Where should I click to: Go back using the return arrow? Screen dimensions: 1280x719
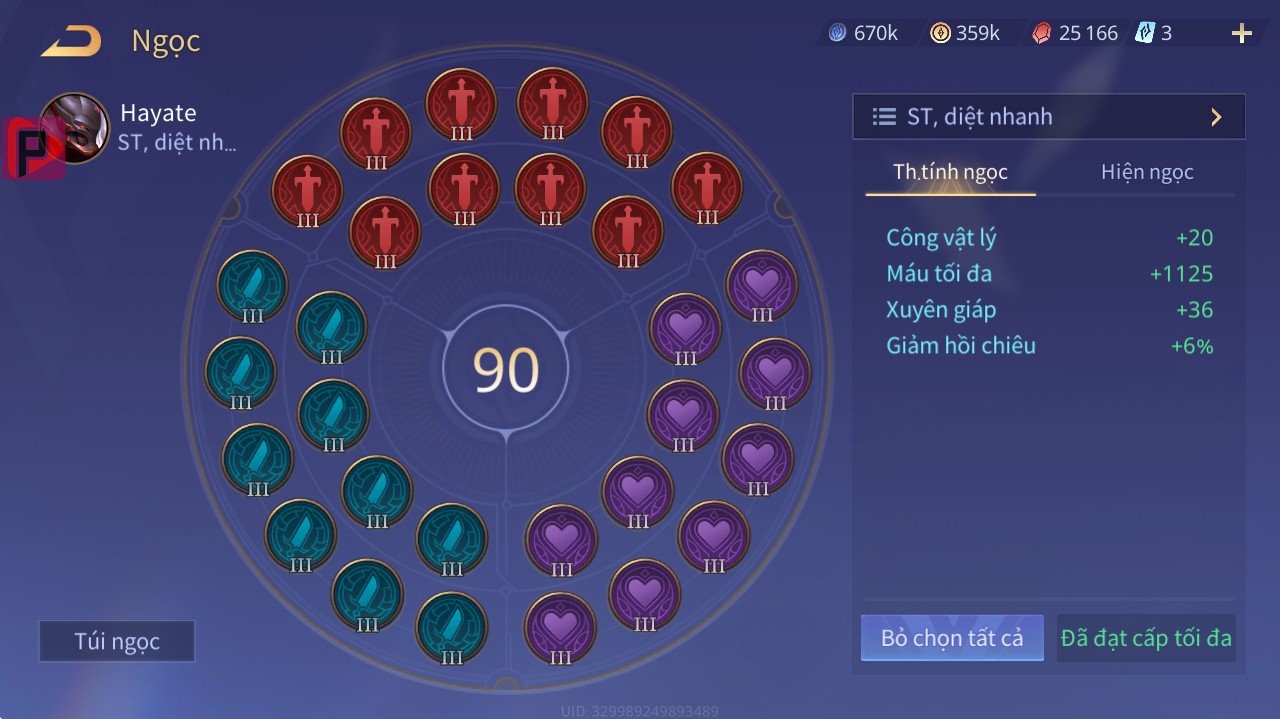tap(71, 41)
